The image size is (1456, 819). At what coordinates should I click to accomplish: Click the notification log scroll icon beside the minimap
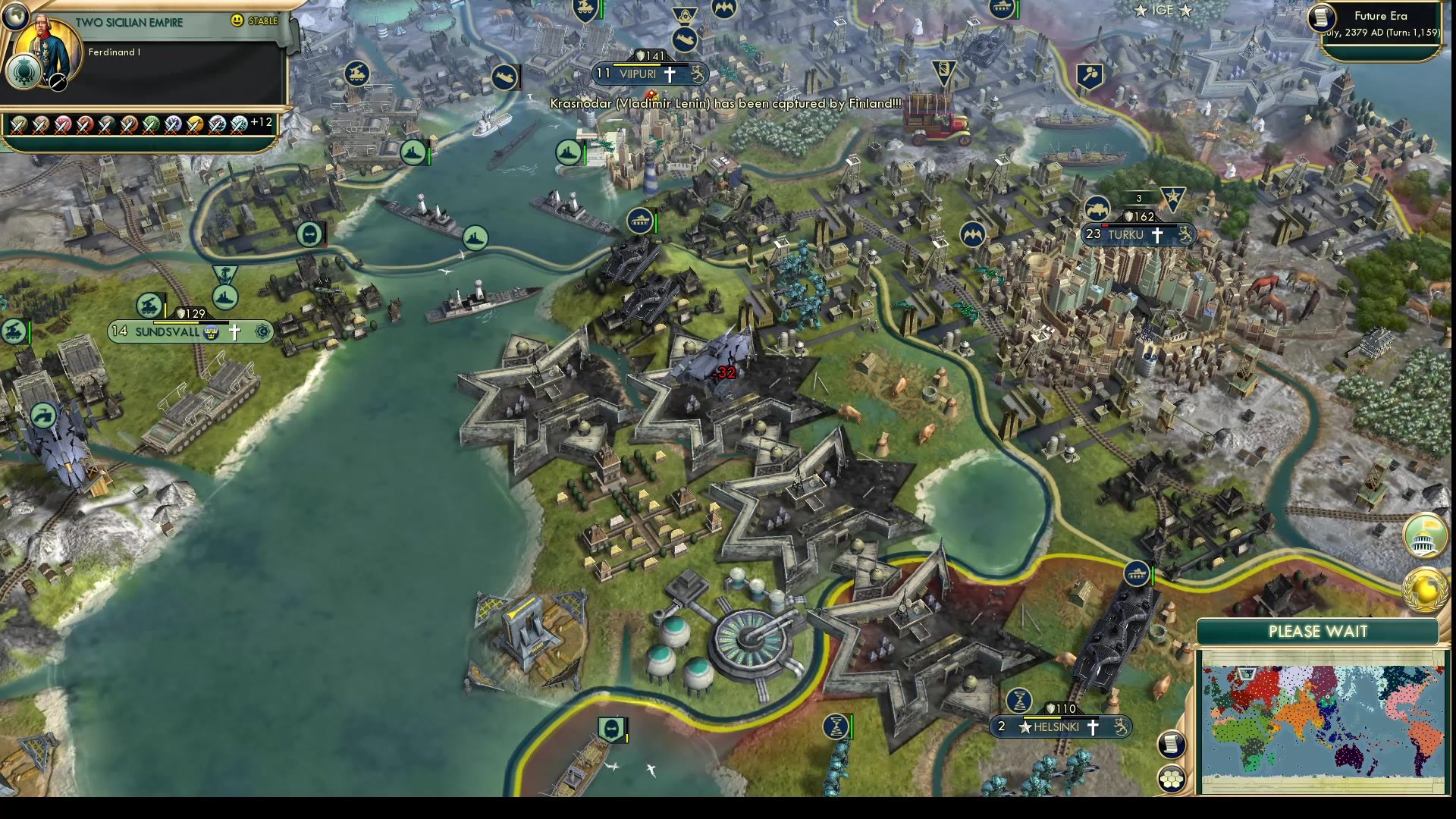point(1172,744)
